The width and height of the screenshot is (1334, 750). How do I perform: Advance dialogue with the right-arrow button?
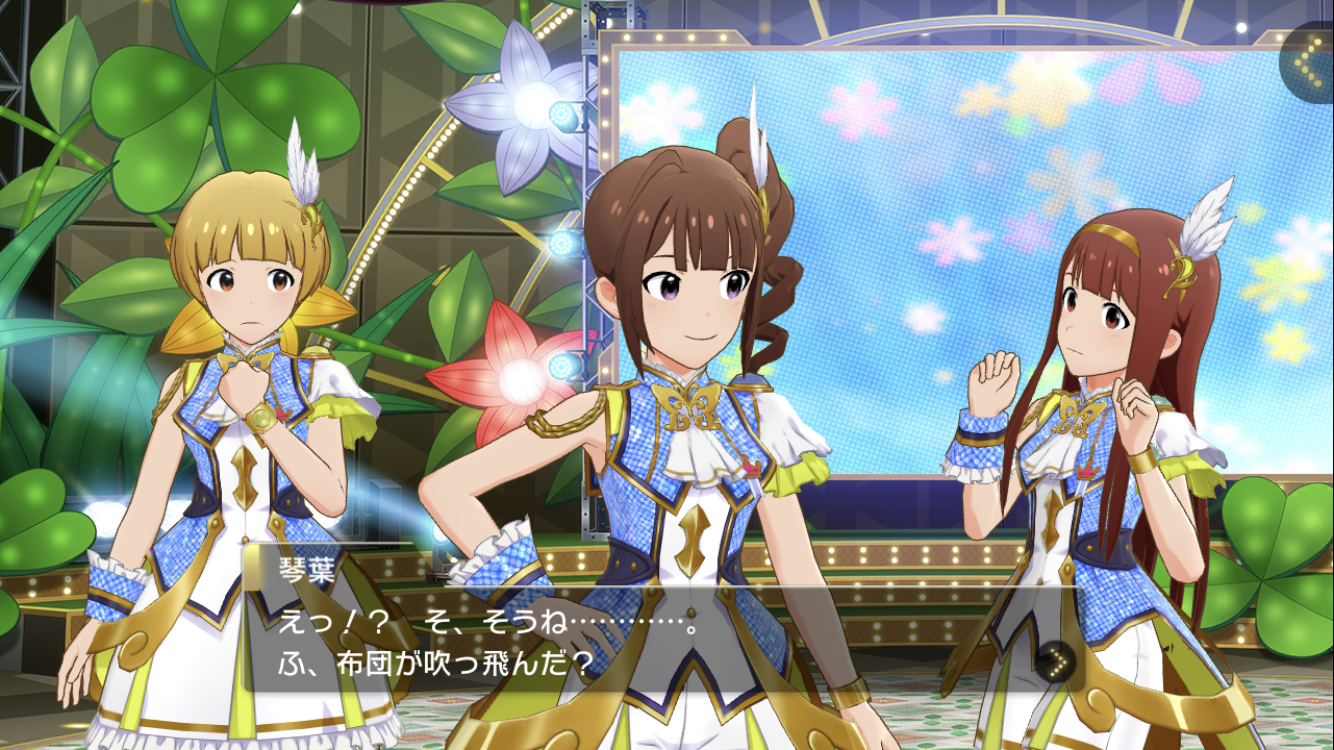coord(1056,661)
